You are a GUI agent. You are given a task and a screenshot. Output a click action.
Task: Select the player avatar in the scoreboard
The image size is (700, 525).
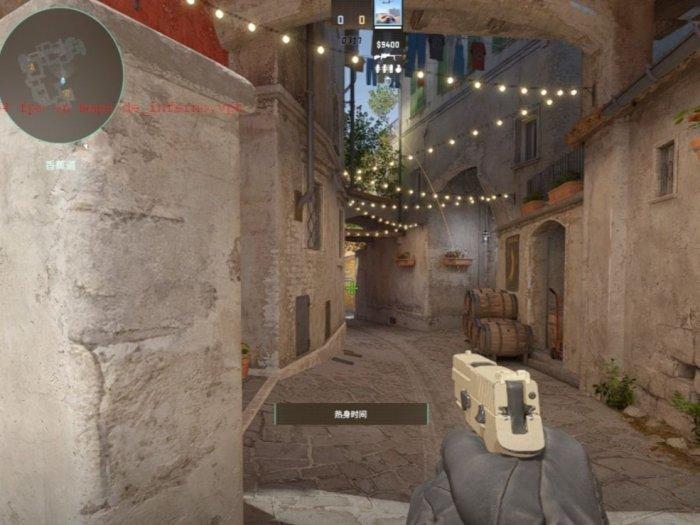pyautogui.click(x=388, y=14)
